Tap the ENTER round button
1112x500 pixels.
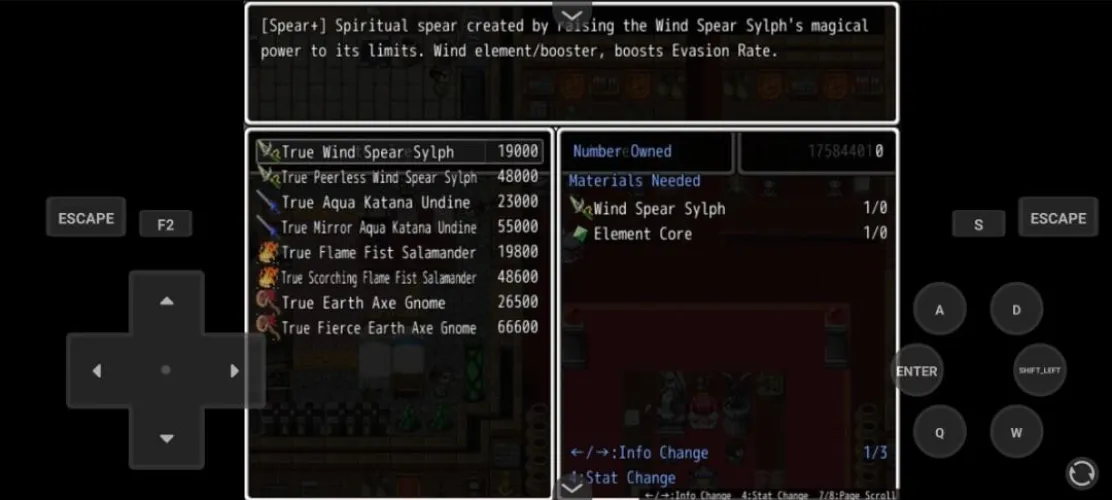(x=917, y=371)
